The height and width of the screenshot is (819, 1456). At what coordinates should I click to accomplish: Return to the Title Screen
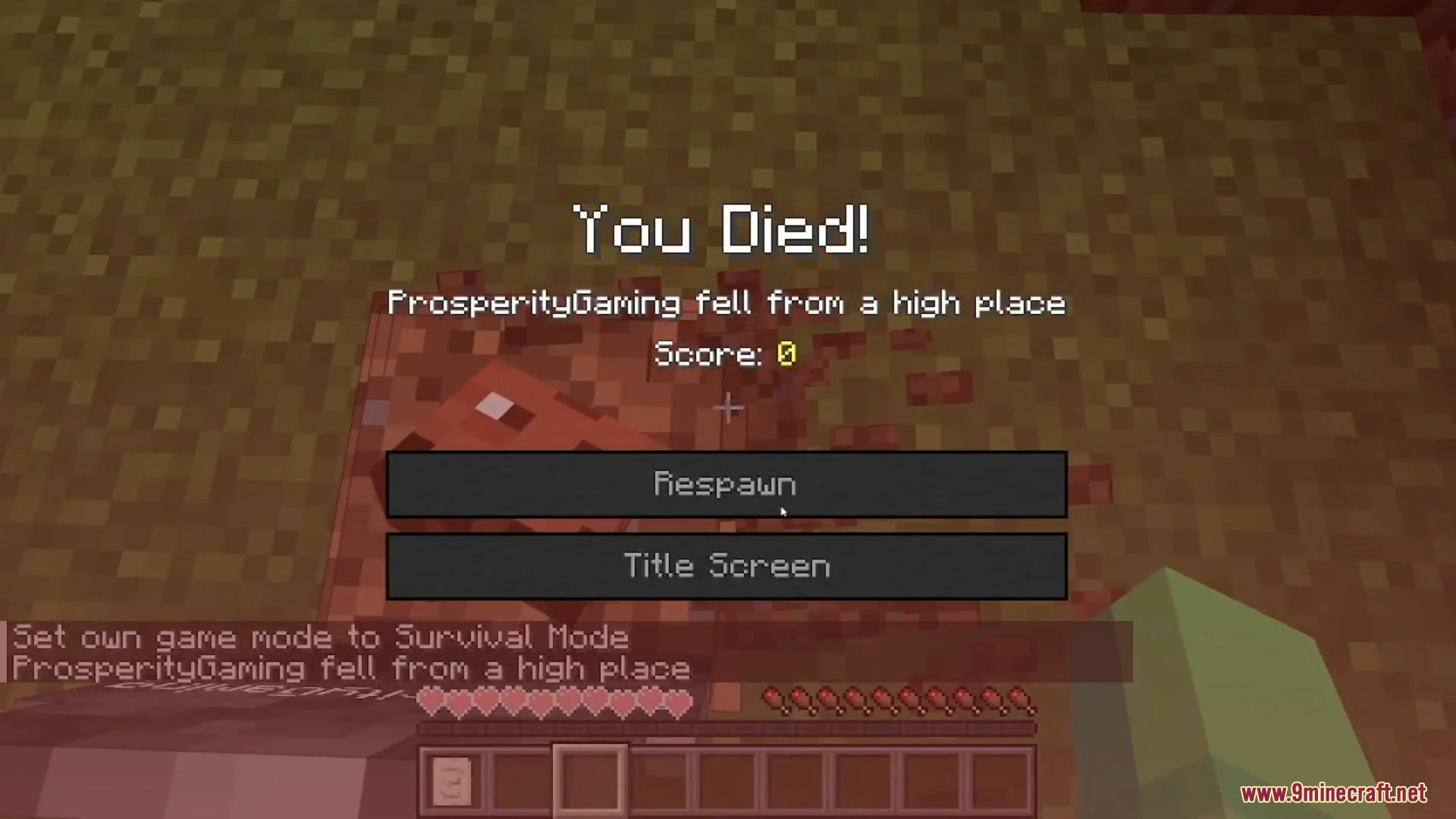[726, 566]
